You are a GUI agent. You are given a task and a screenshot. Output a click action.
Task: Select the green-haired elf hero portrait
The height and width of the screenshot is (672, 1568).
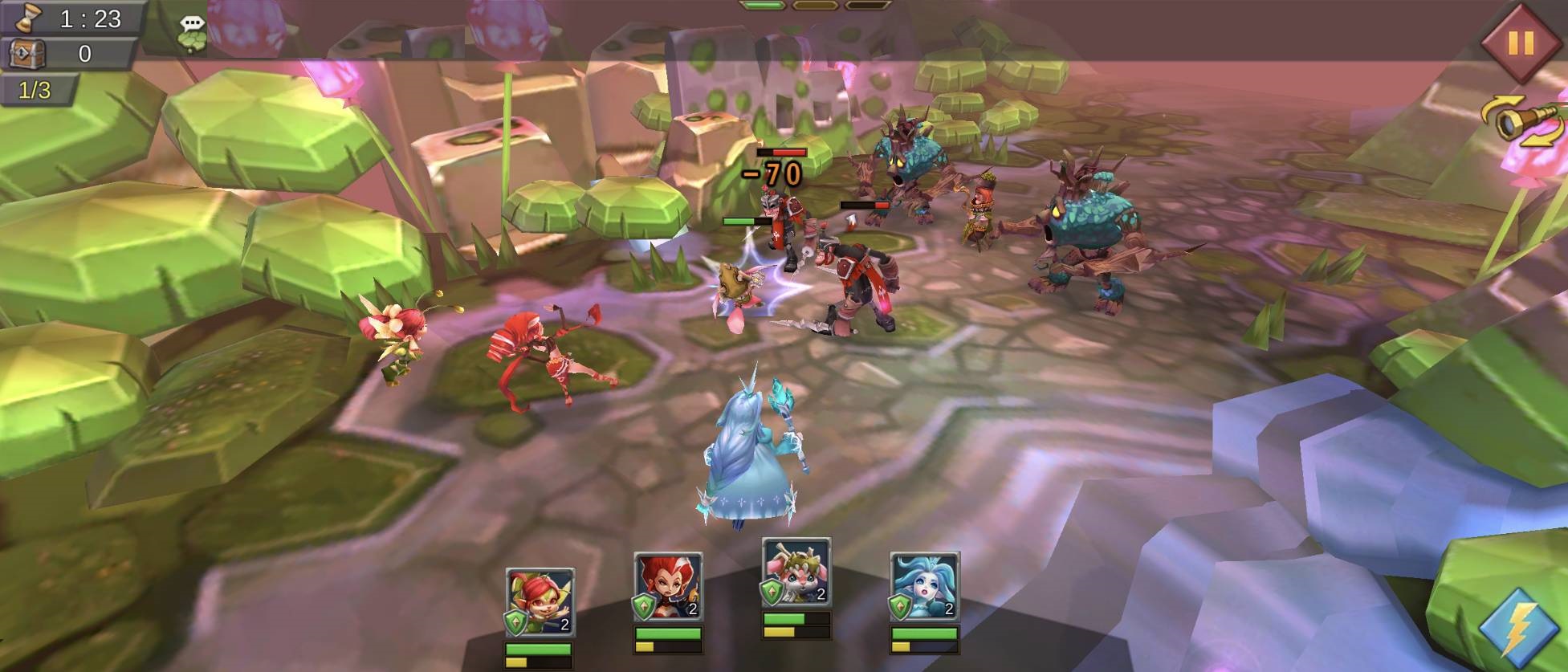540,602
